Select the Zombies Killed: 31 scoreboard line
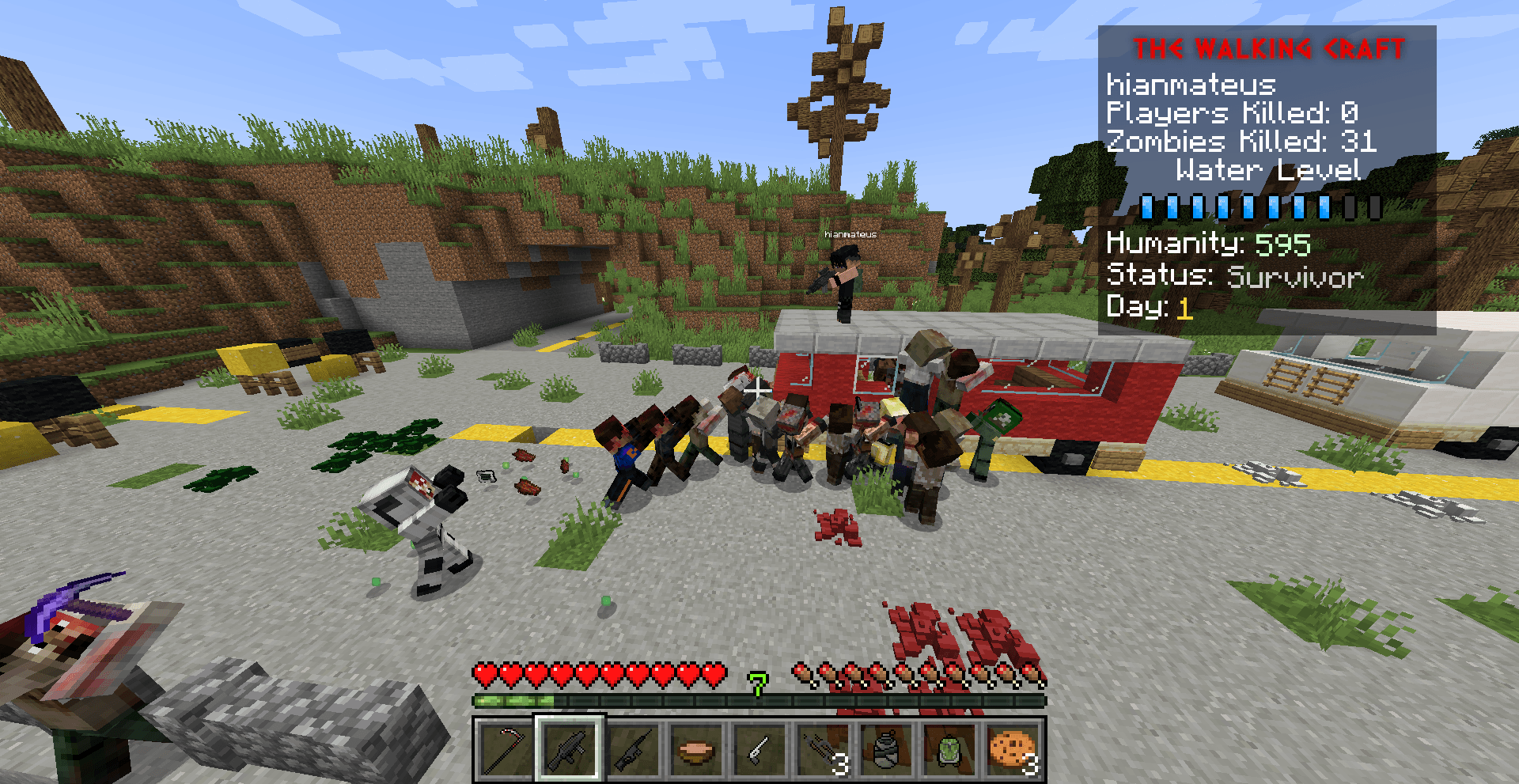Viewport: 1519px width, 784px height. [1241, 142]
